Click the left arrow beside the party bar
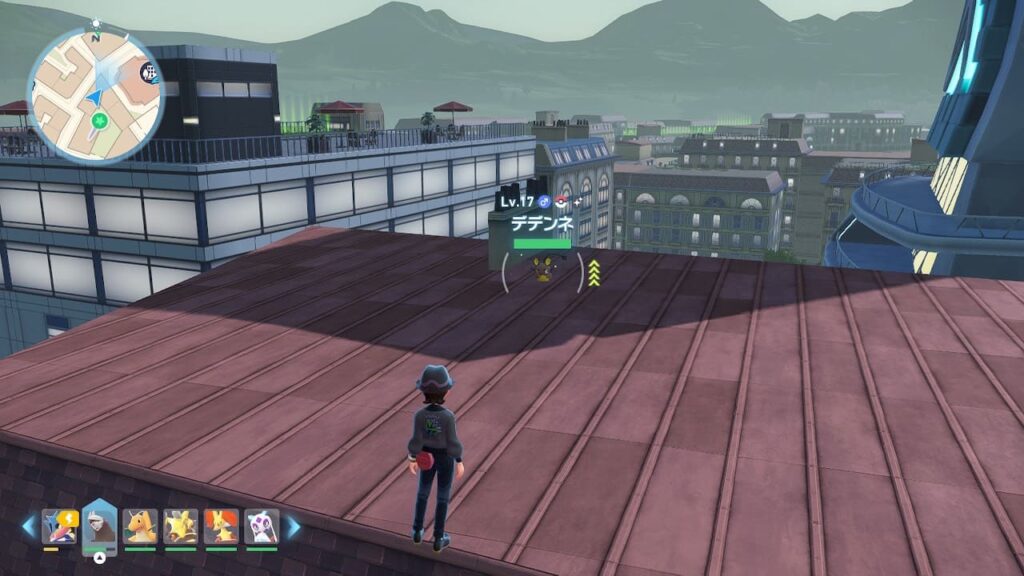1024x576 pixels. coord(30,526)
